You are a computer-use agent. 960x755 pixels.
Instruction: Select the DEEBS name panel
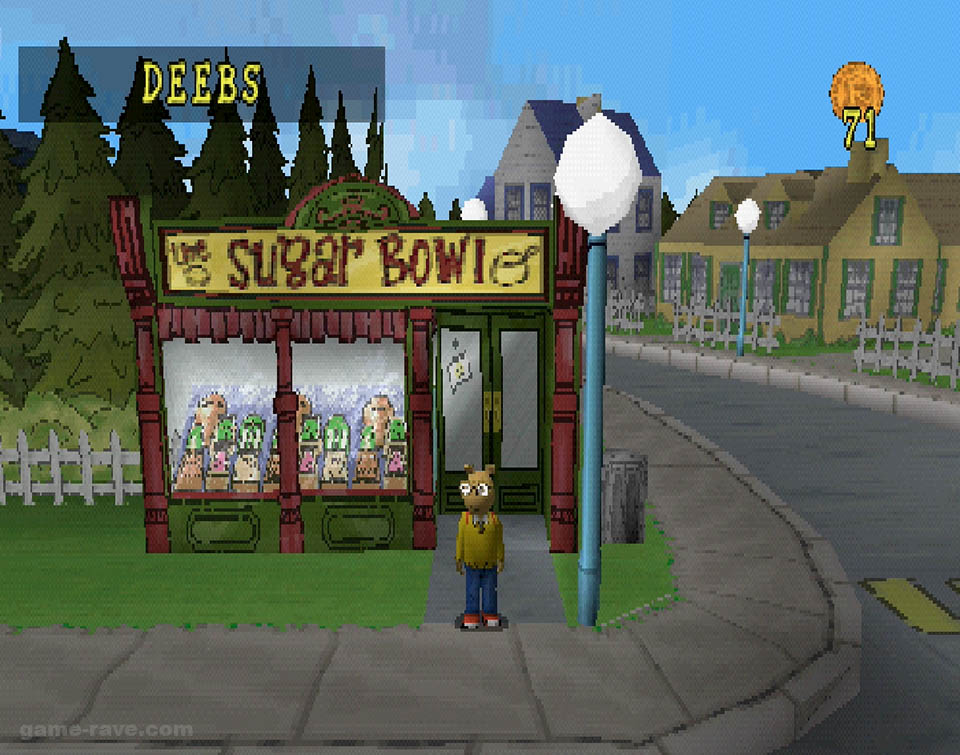(x=201, y=84)
